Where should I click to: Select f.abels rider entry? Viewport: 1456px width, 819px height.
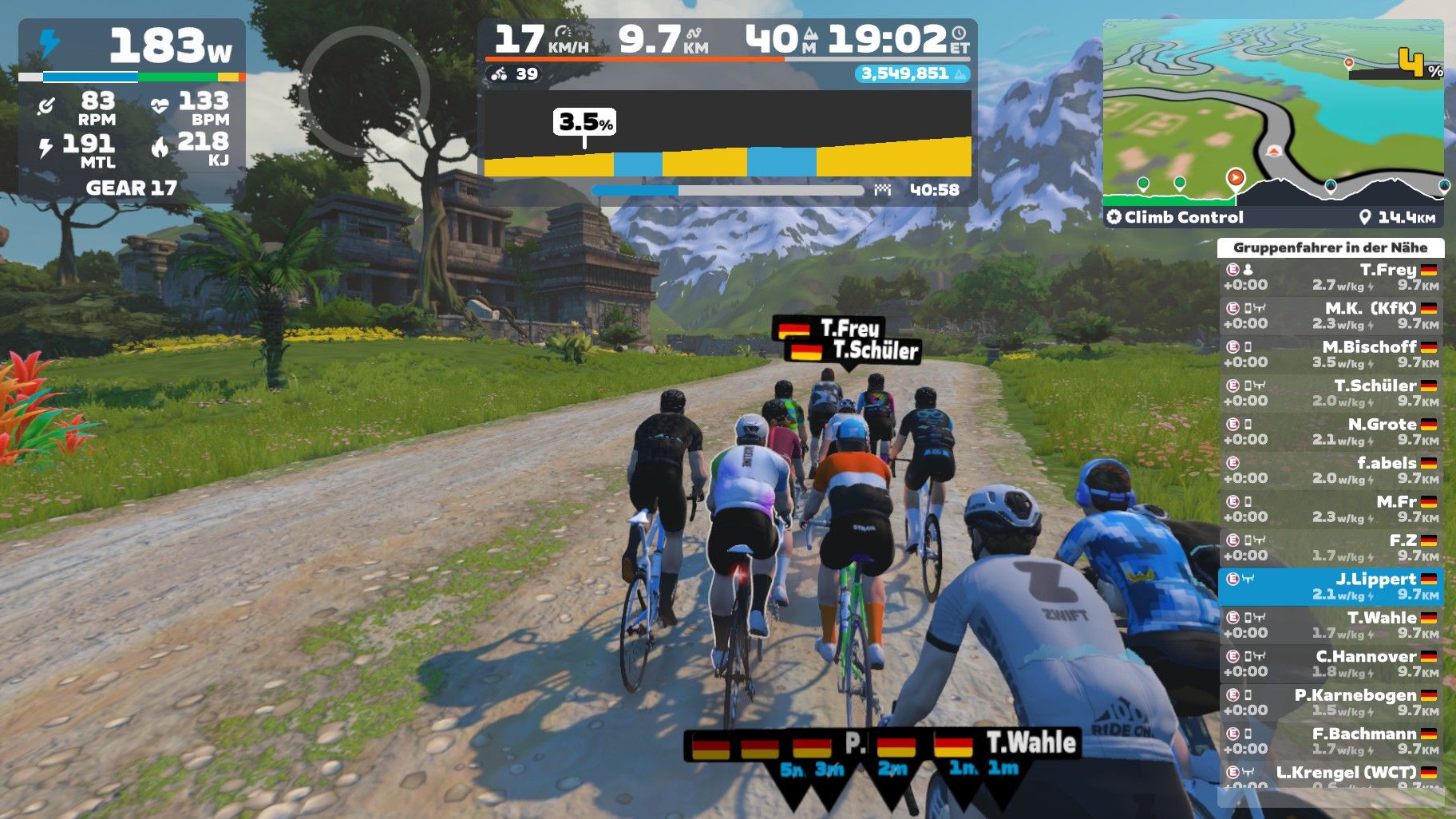[1331, 470]
